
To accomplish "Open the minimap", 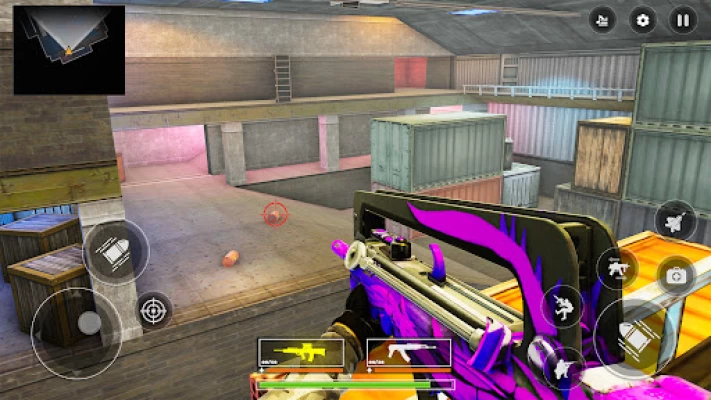I will point(69,49).
